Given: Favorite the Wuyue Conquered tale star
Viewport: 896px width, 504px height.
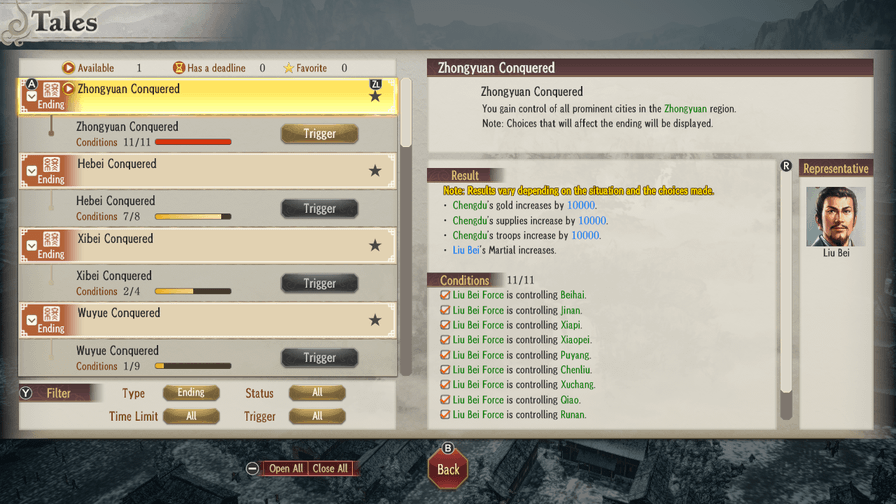Looking at the screenshot, I should [375, 320].
